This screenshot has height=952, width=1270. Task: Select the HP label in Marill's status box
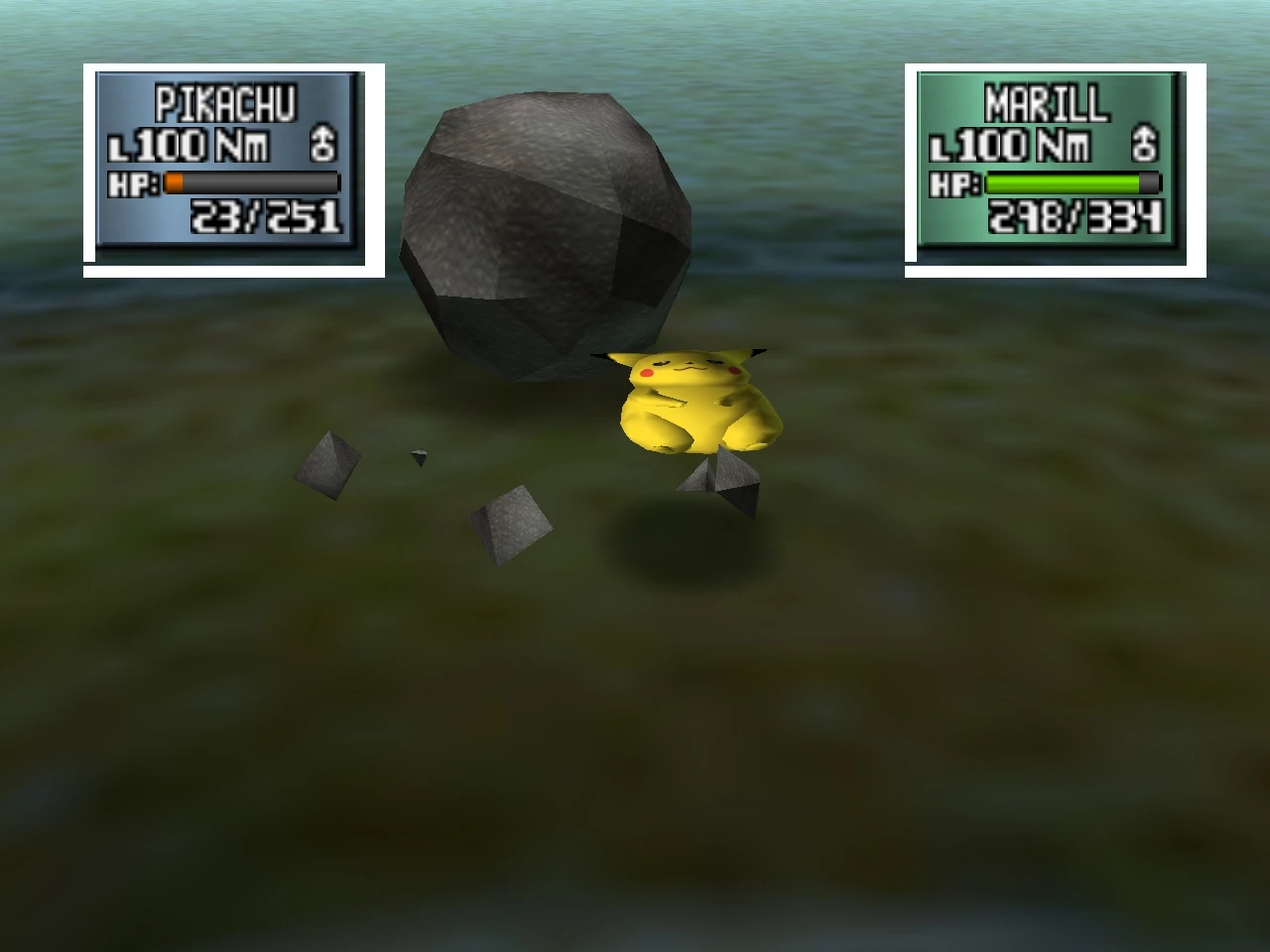coord(955,182)
